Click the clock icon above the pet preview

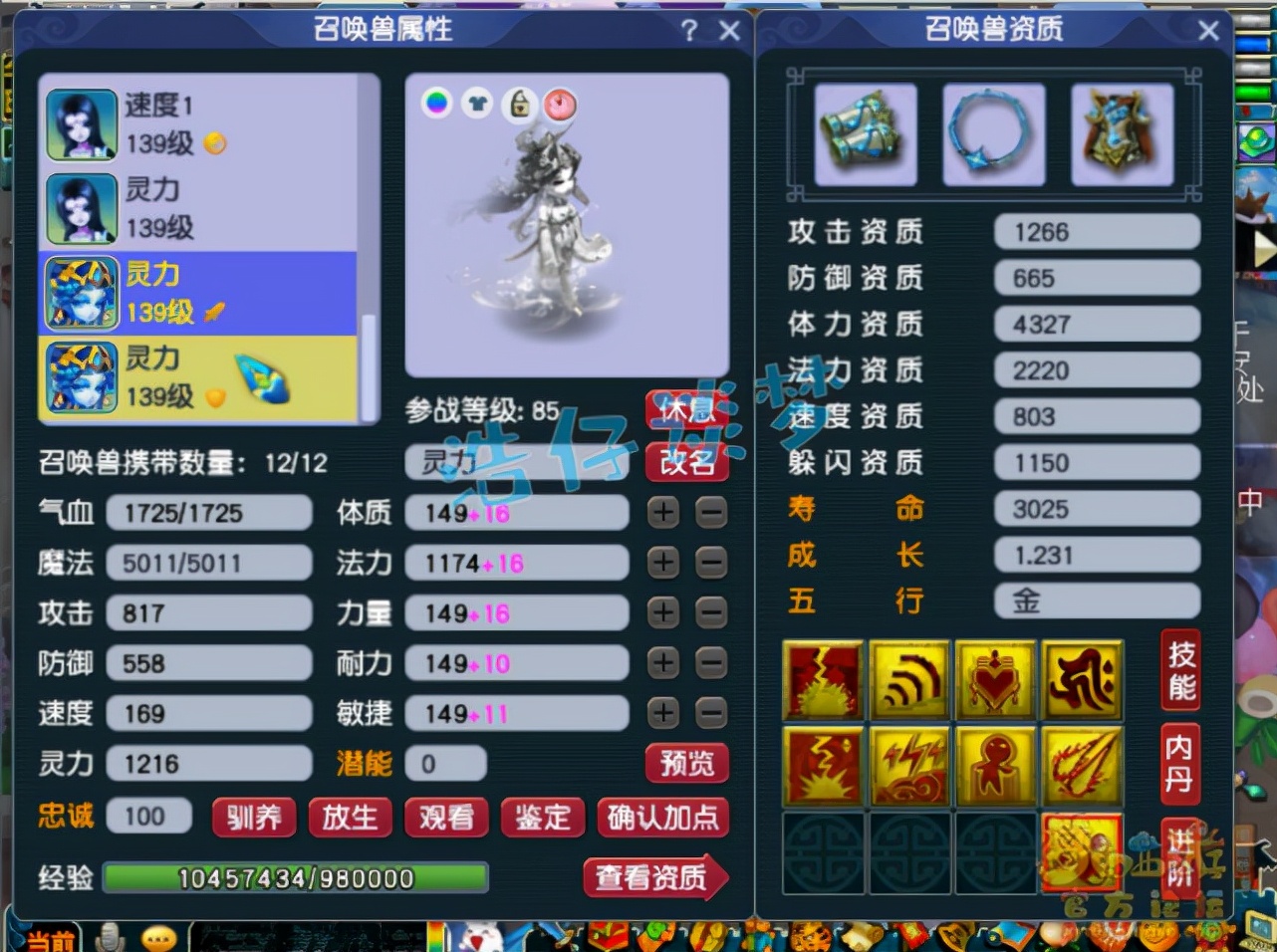click(x=560, y=105)
